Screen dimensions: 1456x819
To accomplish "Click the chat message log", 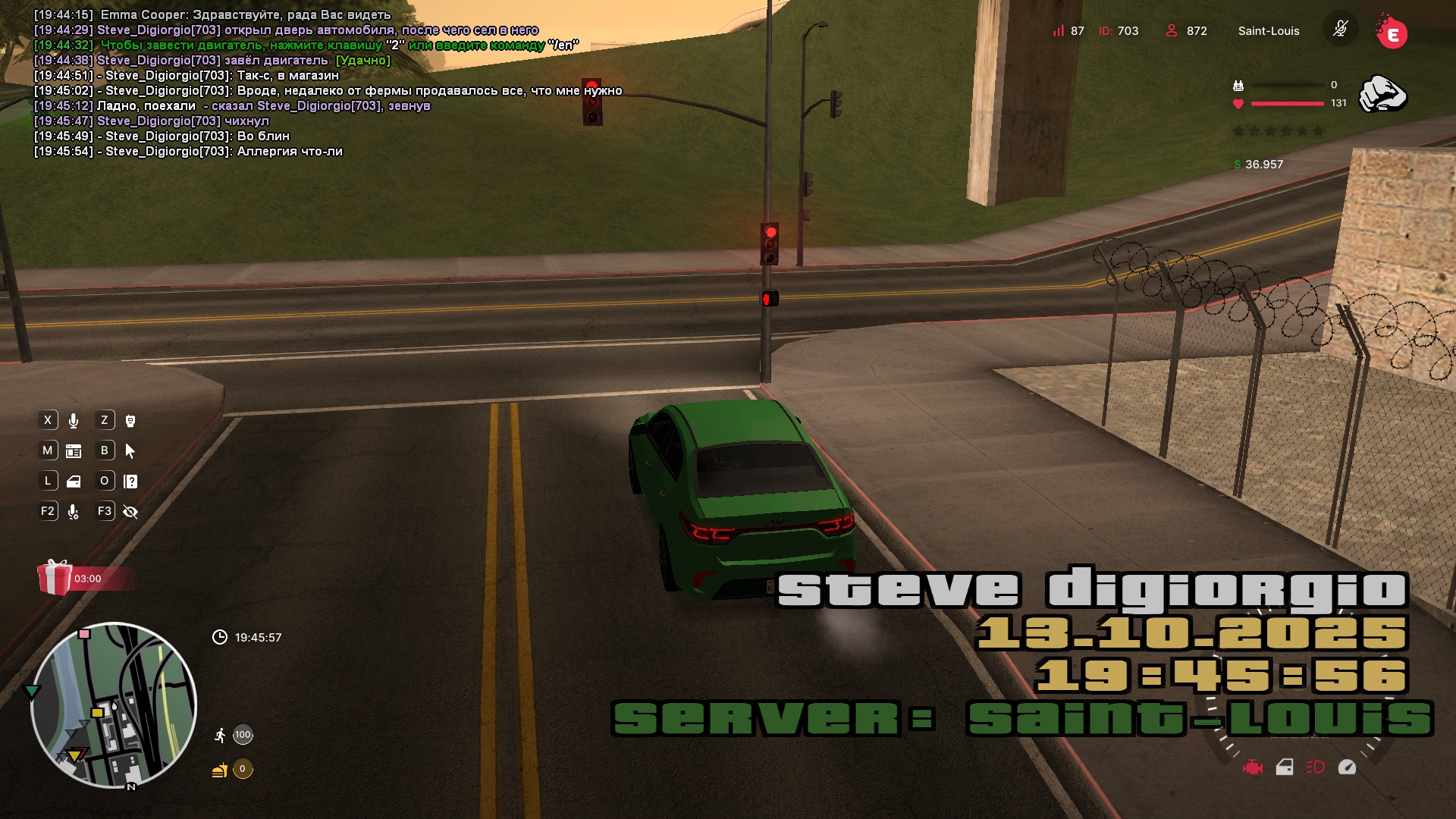I will click(x=303, y=83).
